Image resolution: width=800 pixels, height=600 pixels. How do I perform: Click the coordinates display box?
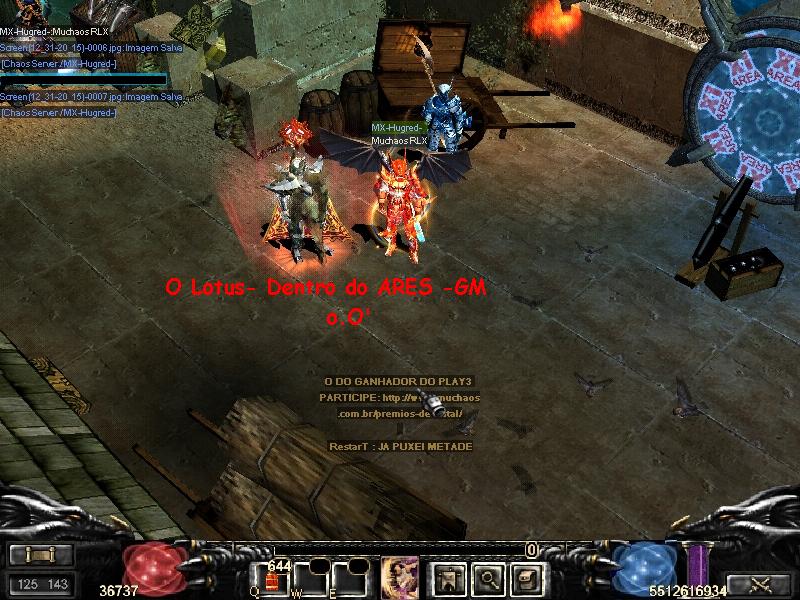point(41,584)
